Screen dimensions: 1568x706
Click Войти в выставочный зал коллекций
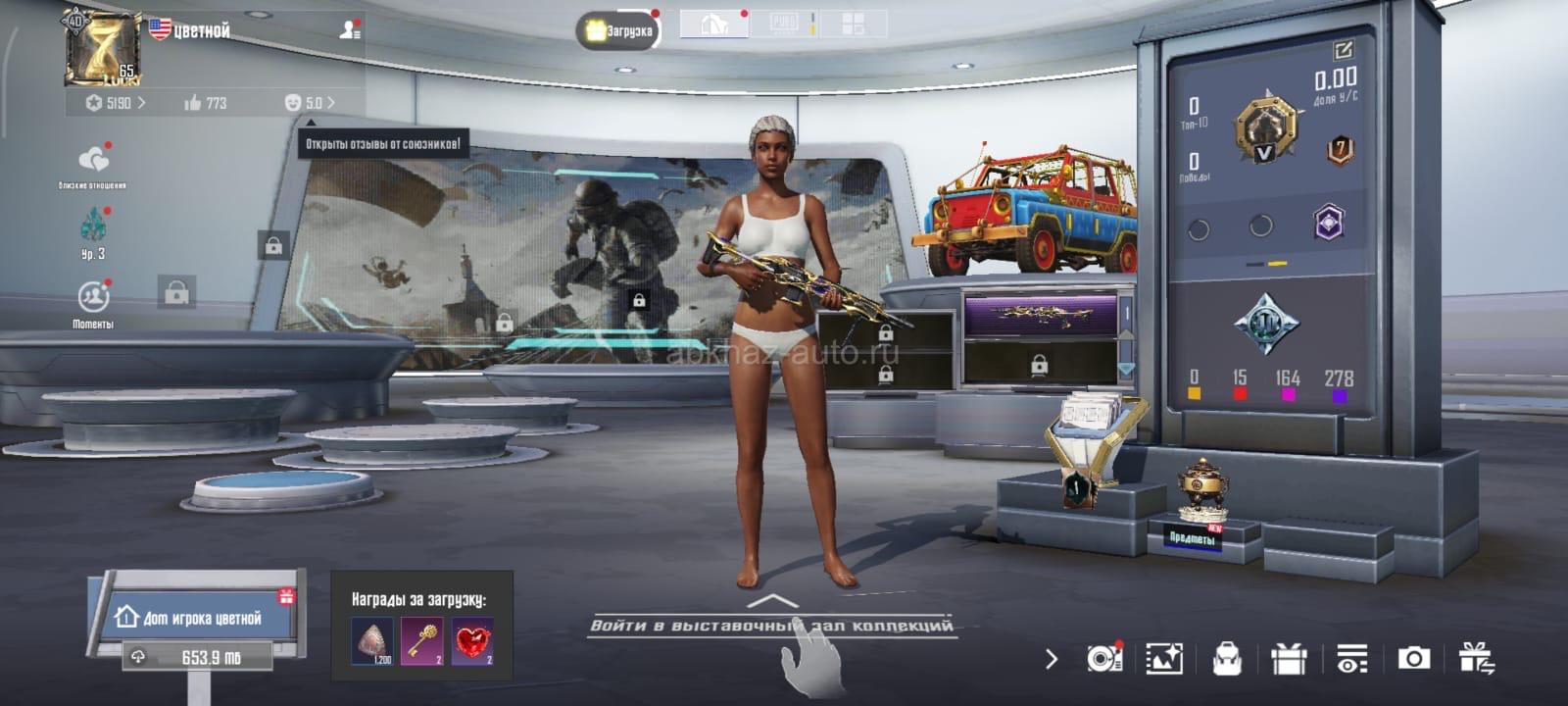point(772,624)
